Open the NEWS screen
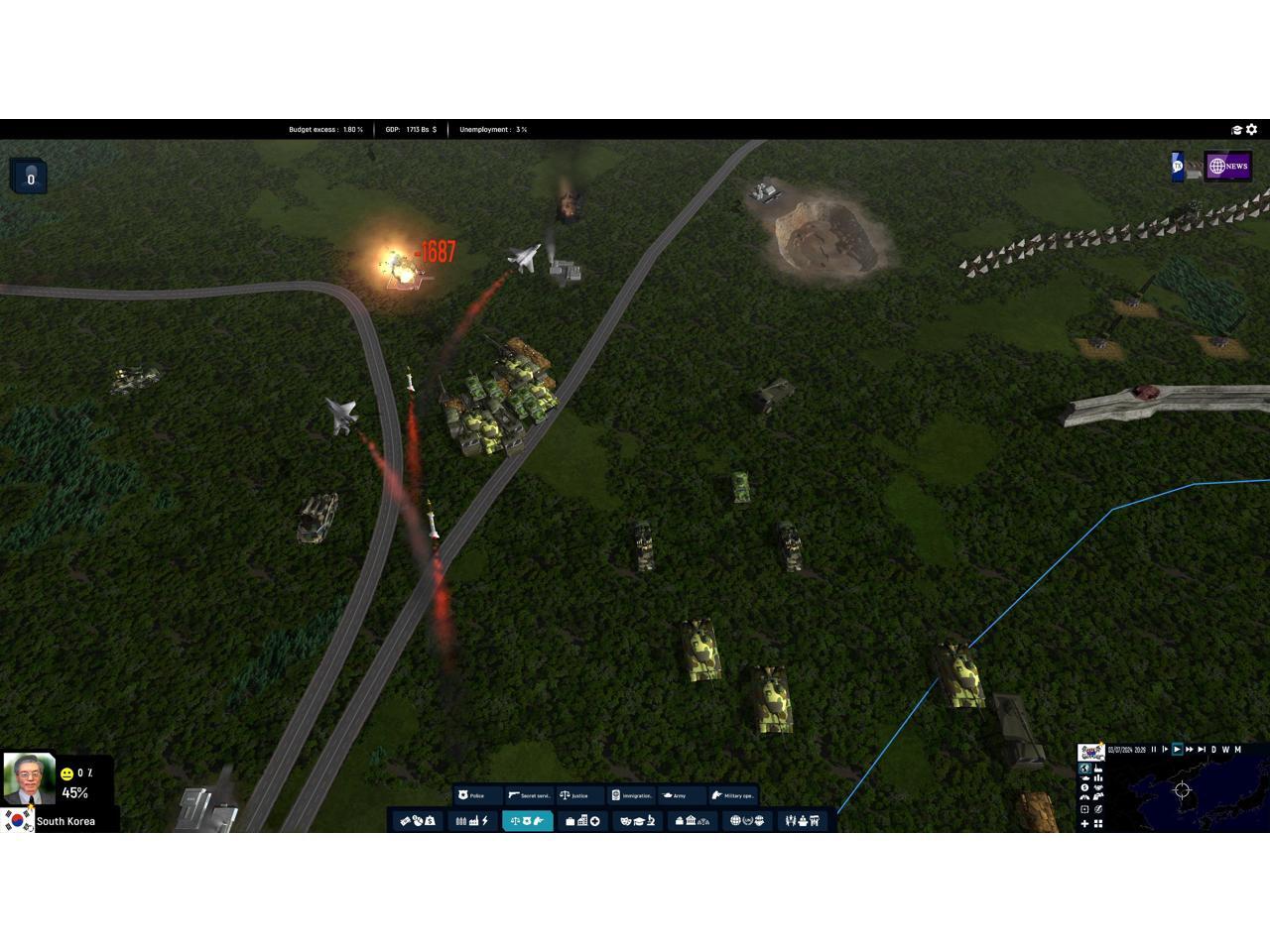 (x=1228, y=167)
